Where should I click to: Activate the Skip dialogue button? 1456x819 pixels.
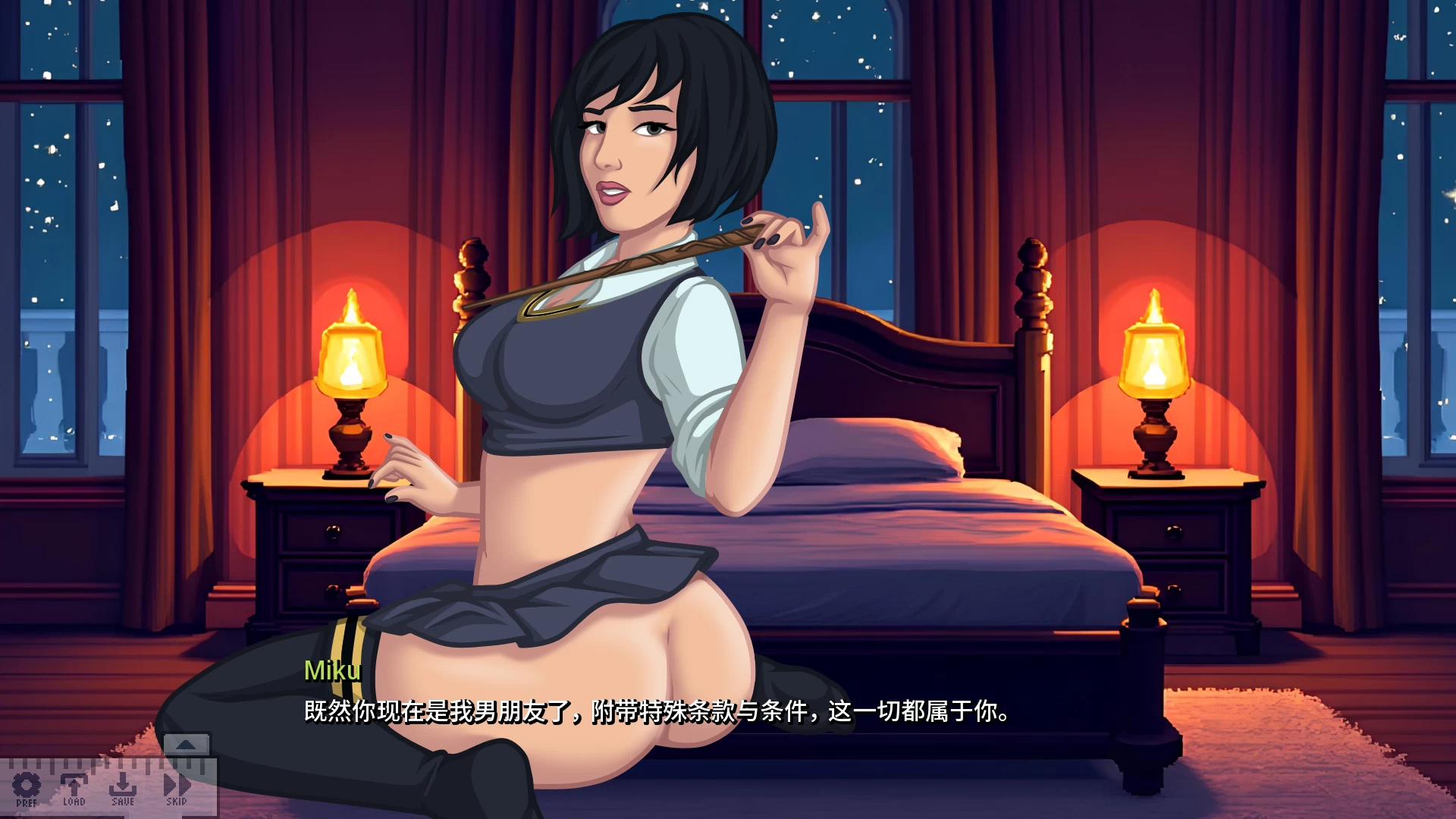[x=177, y=788]
